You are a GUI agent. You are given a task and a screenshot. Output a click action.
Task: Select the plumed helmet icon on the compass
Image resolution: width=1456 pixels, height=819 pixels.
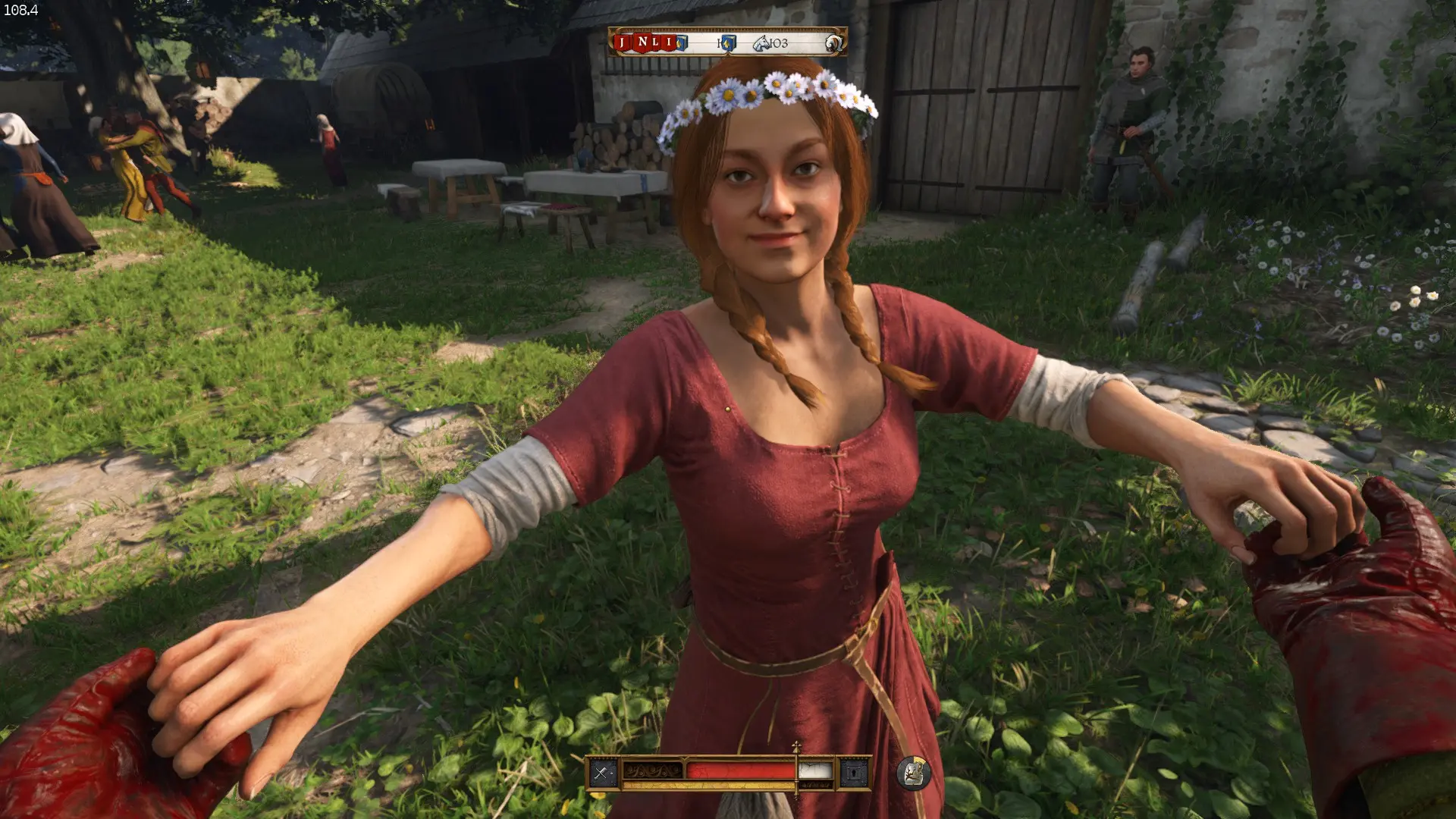click(x=833, y=42)
